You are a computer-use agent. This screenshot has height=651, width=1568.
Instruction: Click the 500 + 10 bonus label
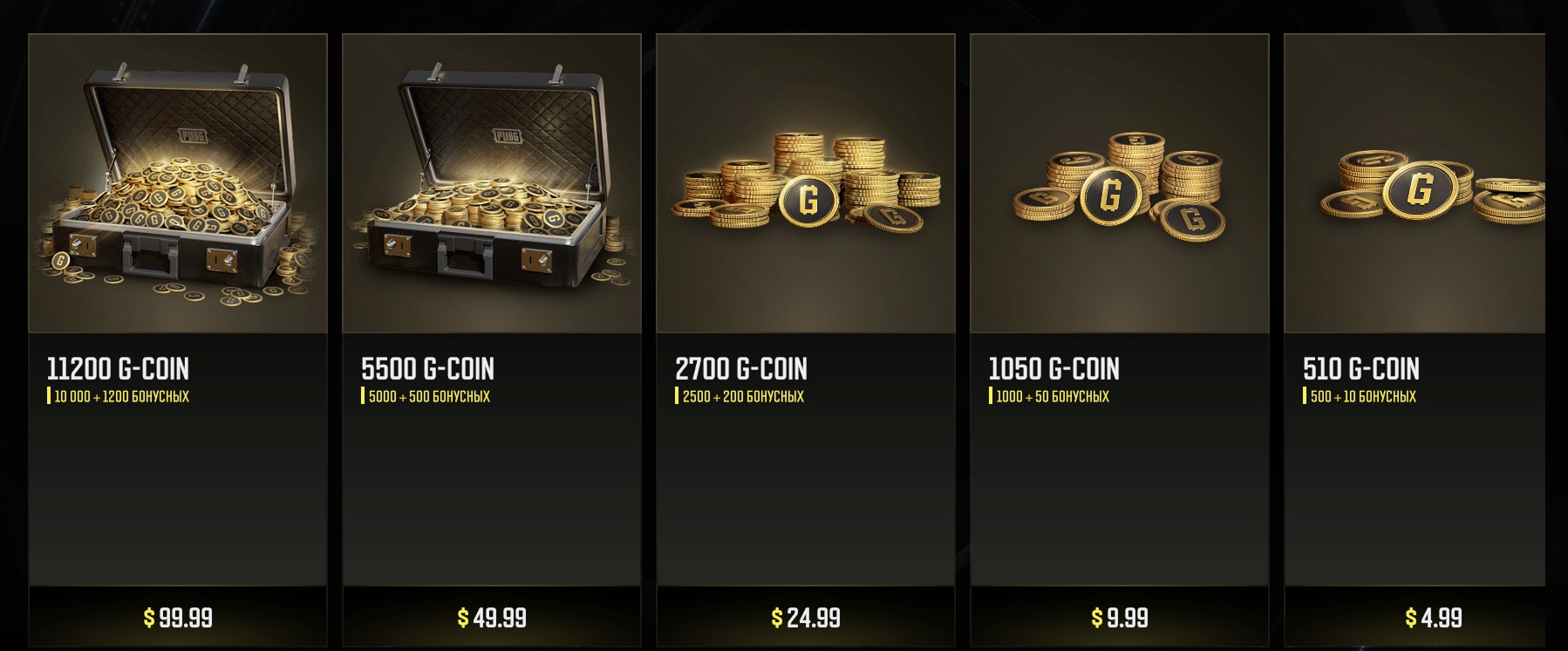pyautogui.click(x=1362, y=396)
